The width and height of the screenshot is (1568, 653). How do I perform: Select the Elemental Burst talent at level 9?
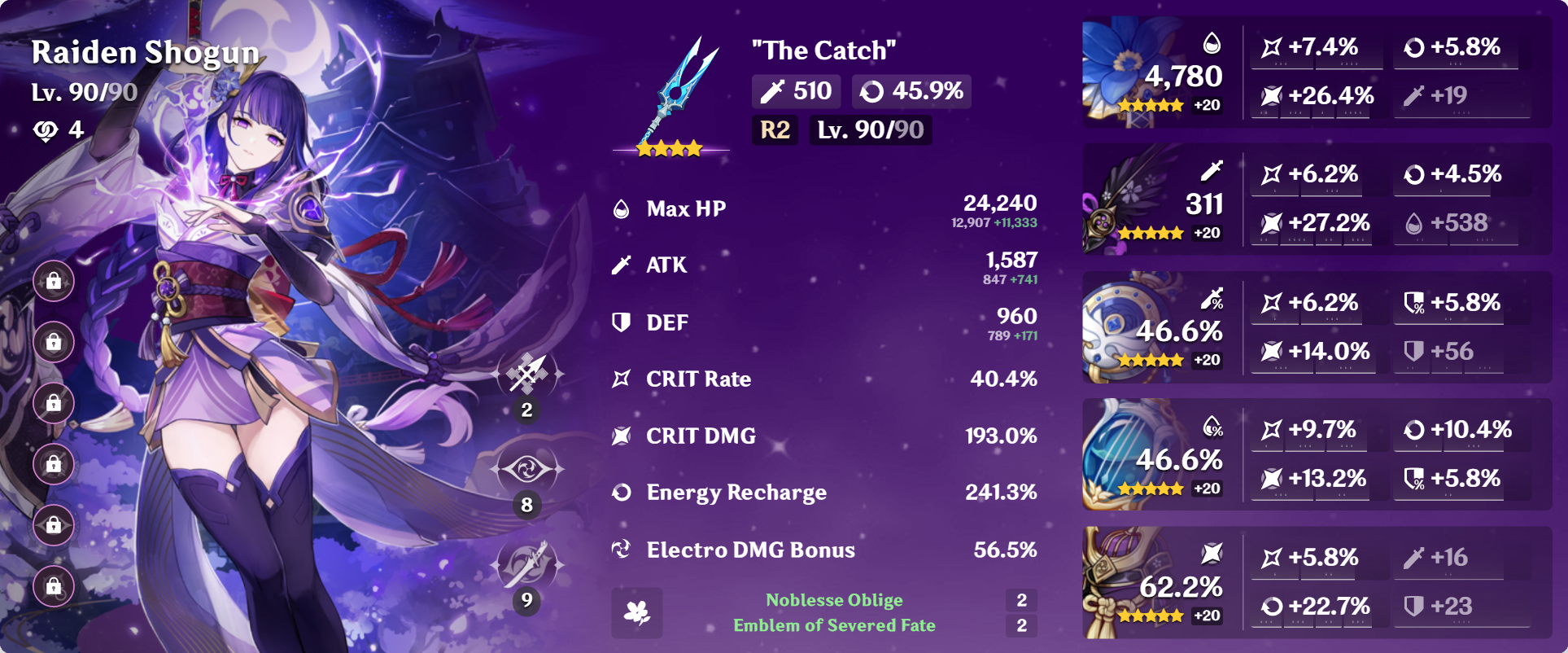[526, 562]
